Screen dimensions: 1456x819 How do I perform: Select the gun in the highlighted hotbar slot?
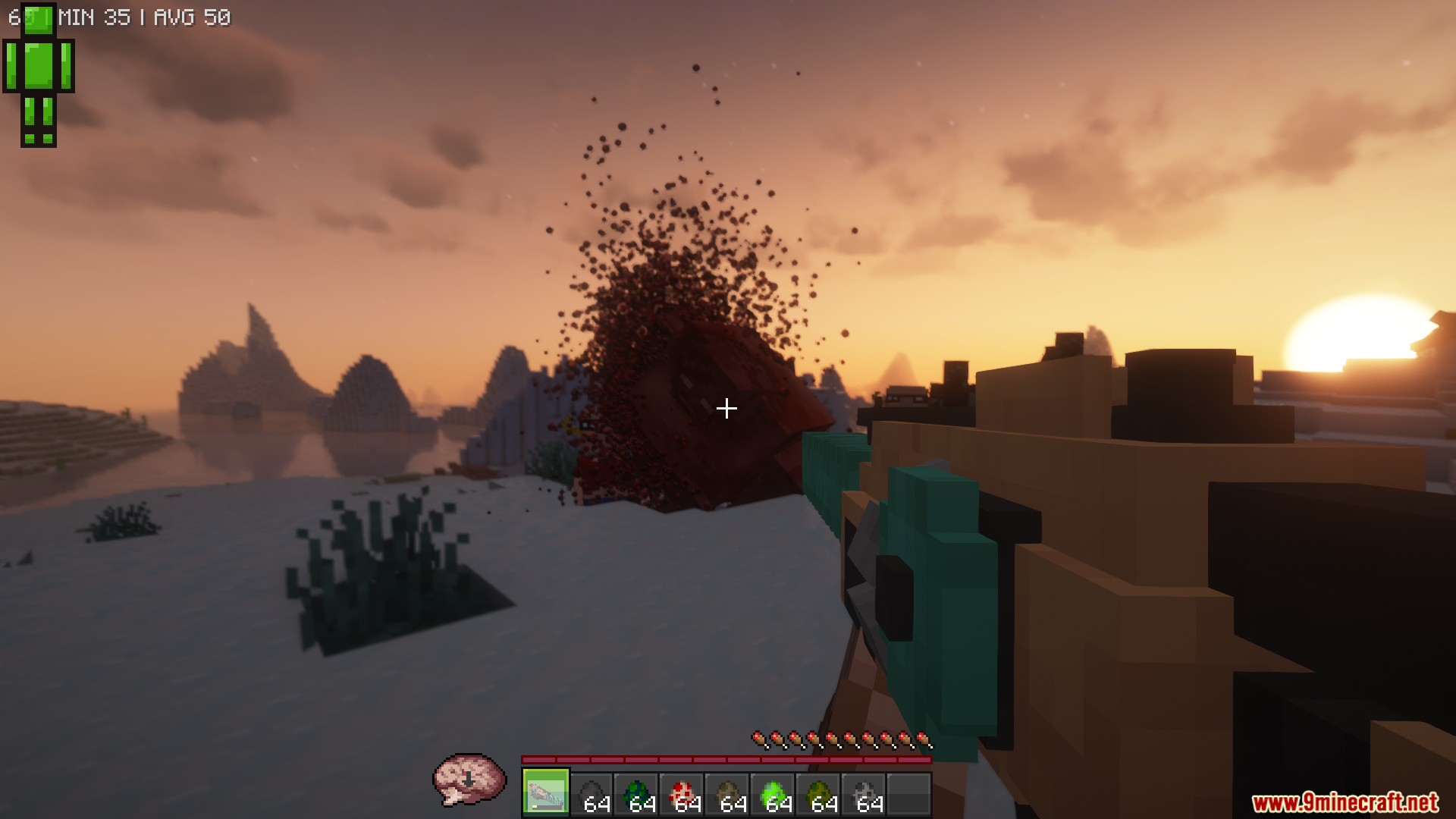tap(545, 794)
